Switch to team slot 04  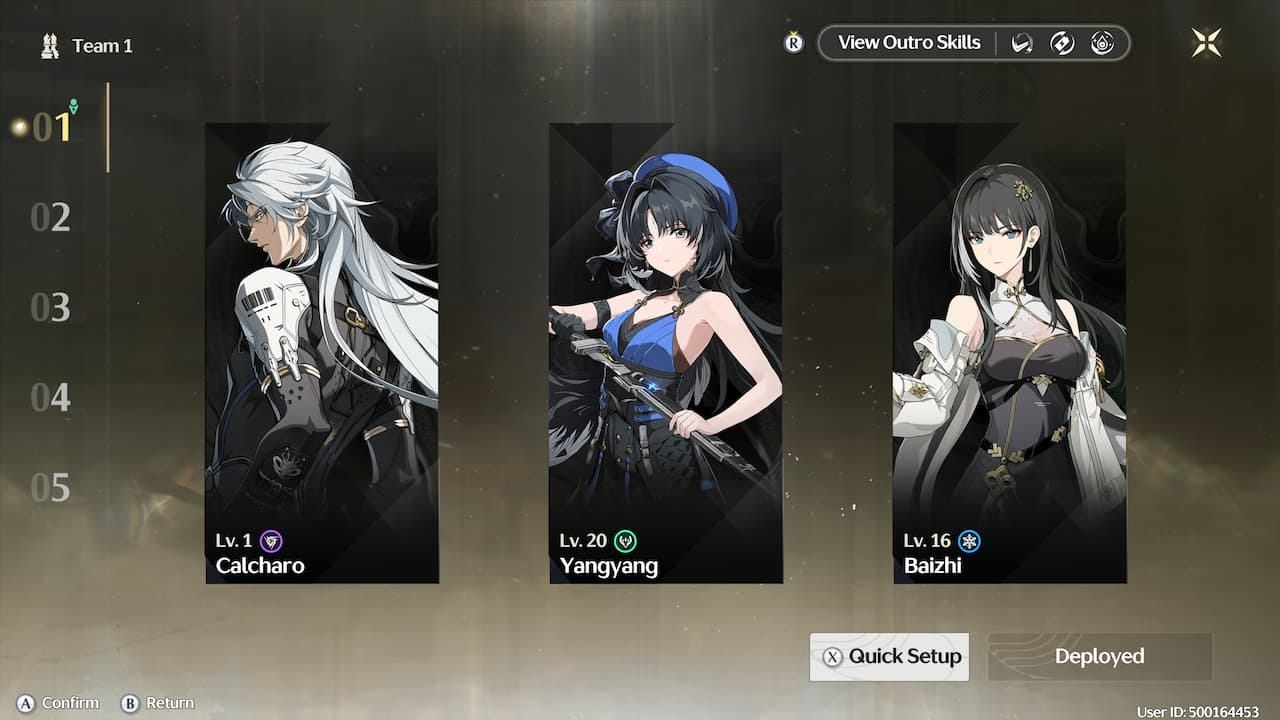pos(51,398)
